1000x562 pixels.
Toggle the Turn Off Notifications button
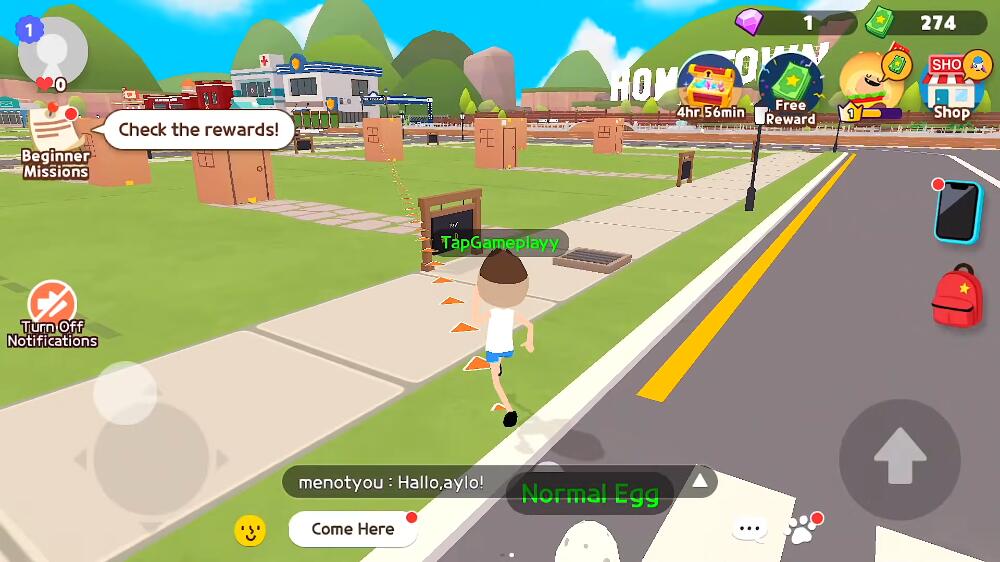point(52,312)
